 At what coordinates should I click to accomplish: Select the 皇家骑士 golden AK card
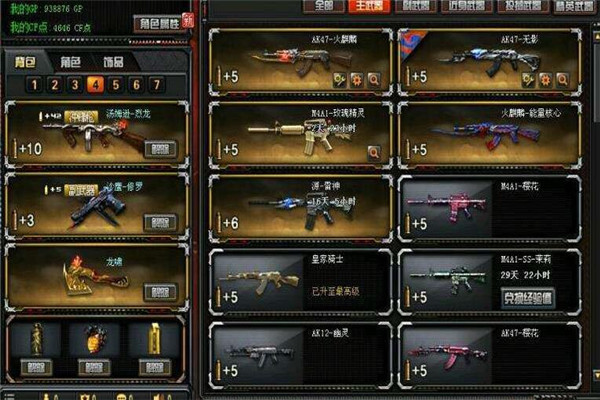[x=299, y=279]
